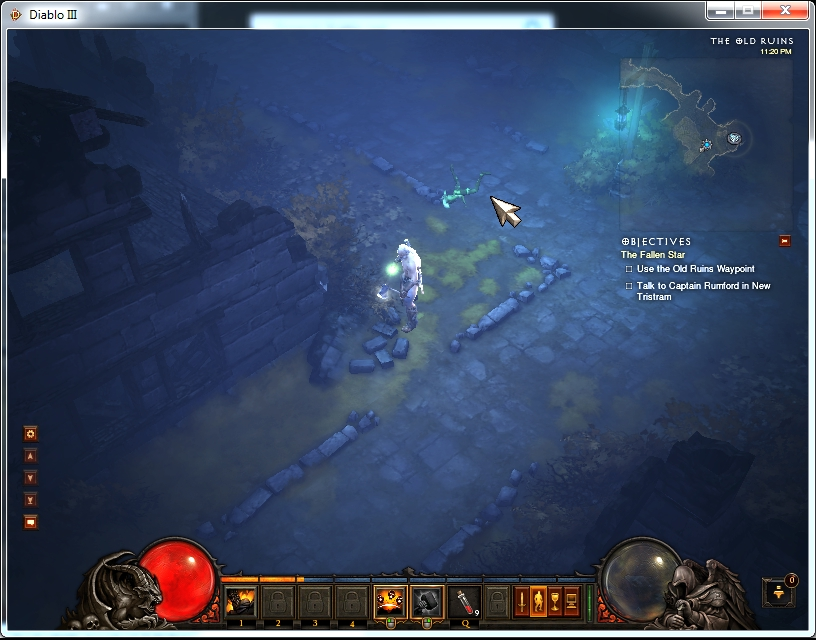Open the character figure menu button

(540, 601)
